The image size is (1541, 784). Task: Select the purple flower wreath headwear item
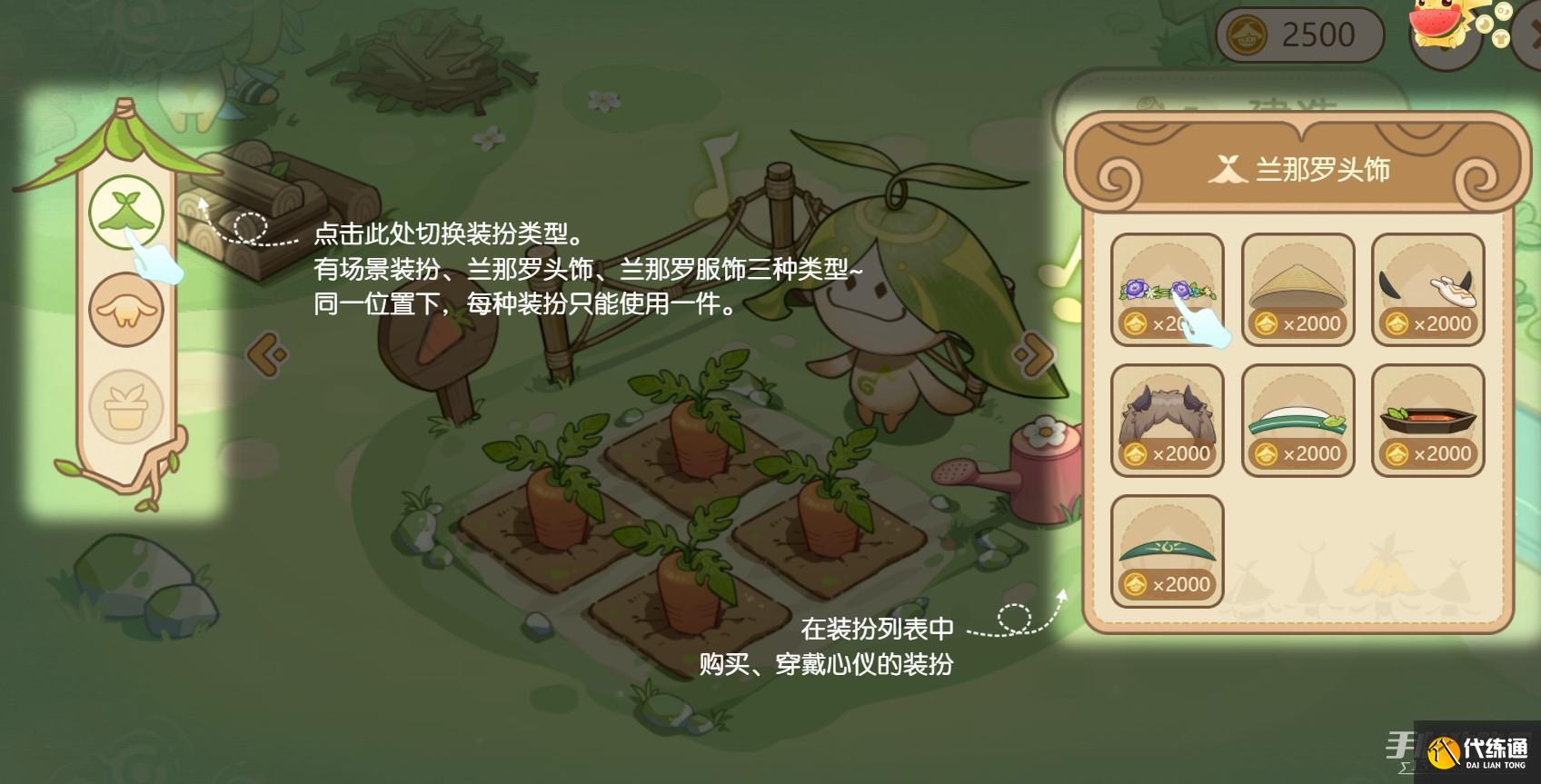click(x=1168, y=283)
